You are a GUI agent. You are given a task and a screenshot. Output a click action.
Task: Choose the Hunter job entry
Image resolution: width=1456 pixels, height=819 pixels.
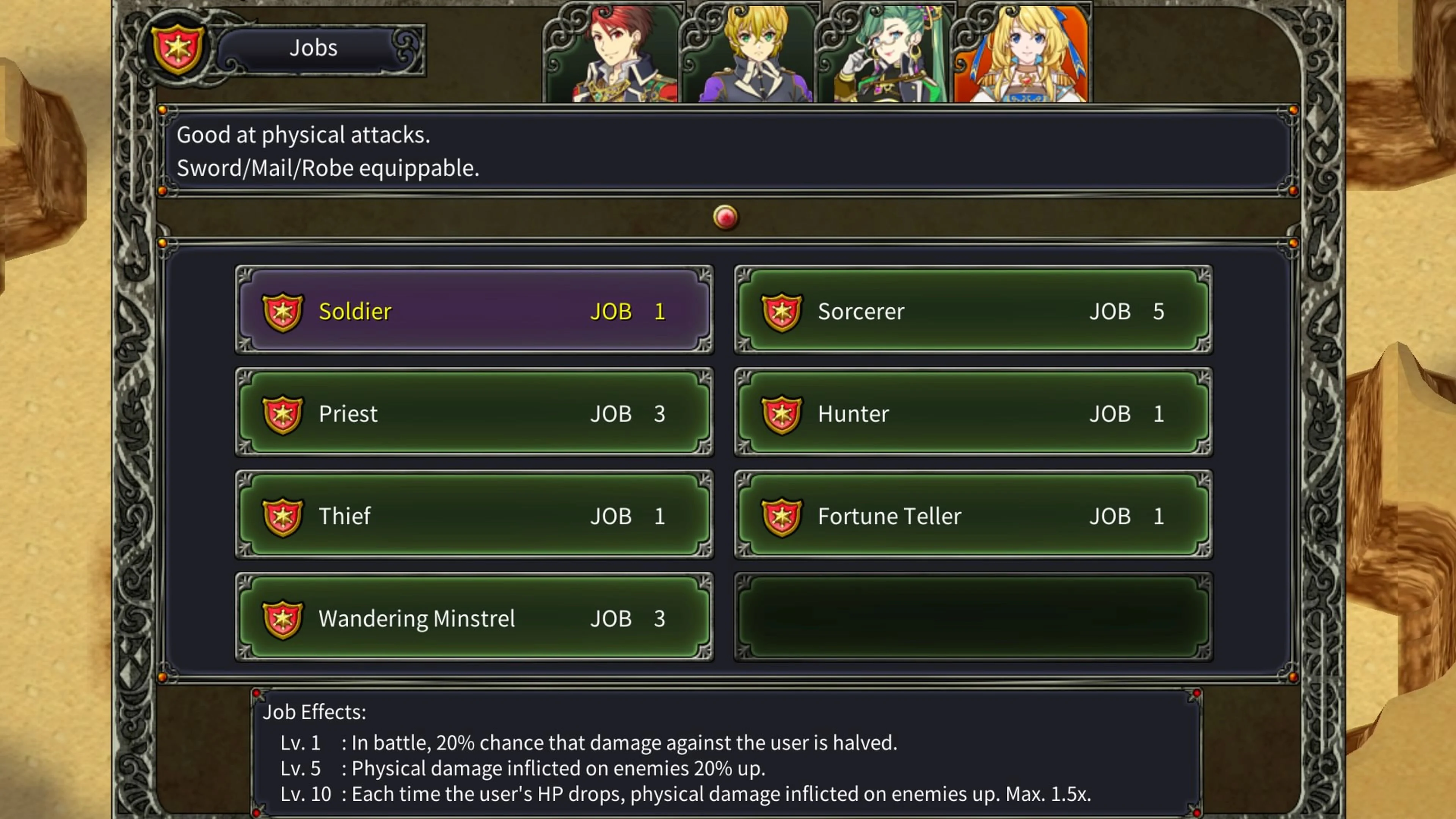[x=972, y=414]
